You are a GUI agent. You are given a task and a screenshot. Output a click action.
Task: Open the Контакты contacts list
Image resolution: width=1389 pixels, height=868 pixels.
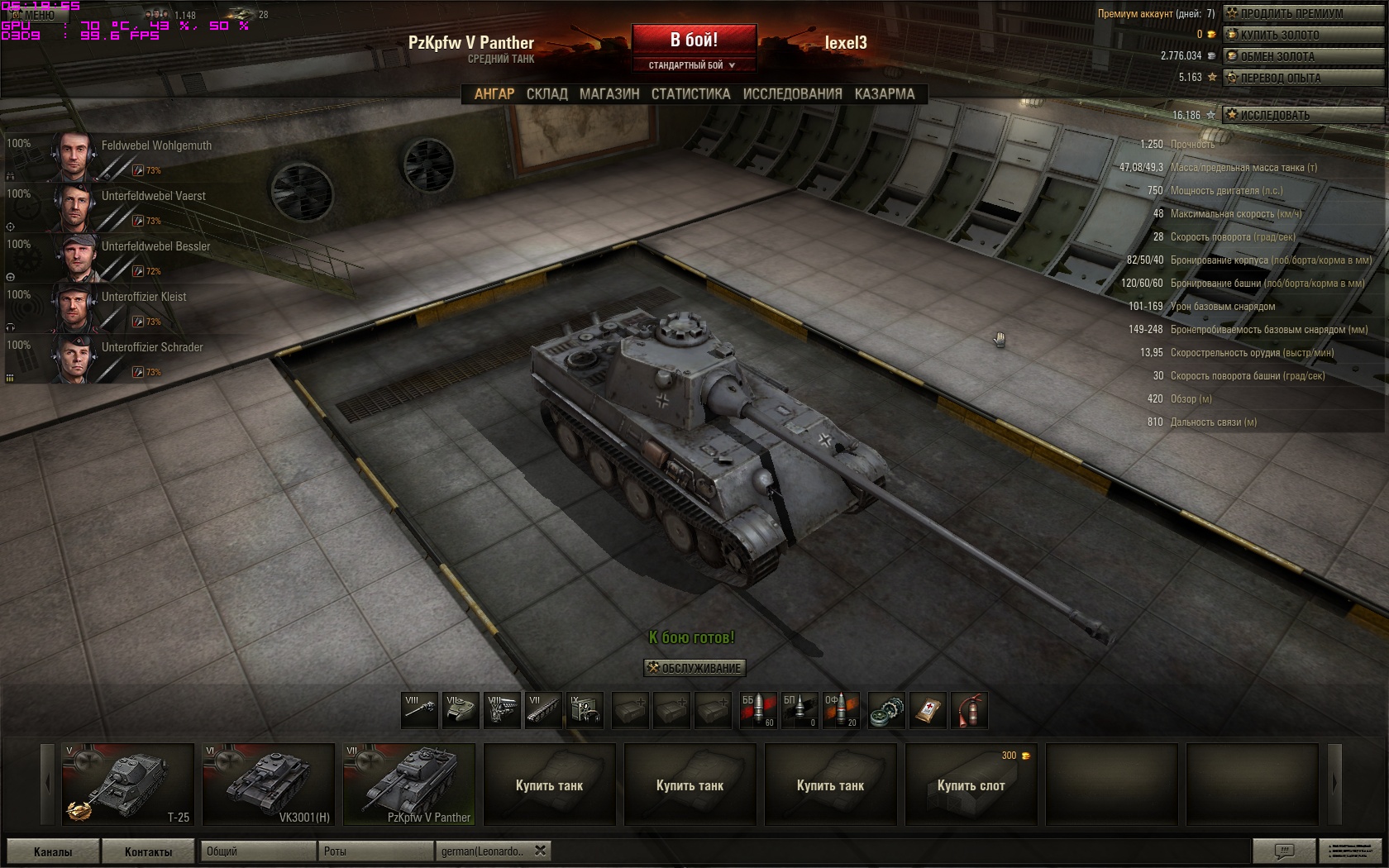[x=149, y=851]
